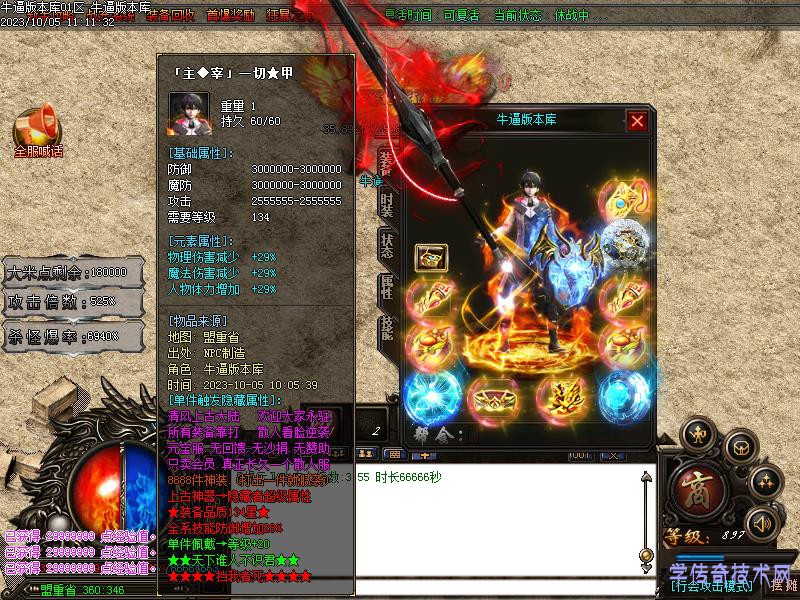Image resolution: width=800 pixels, height=600 pixels.
Task: Switch to the 状态 status tab
Action: tap(386, 247)
